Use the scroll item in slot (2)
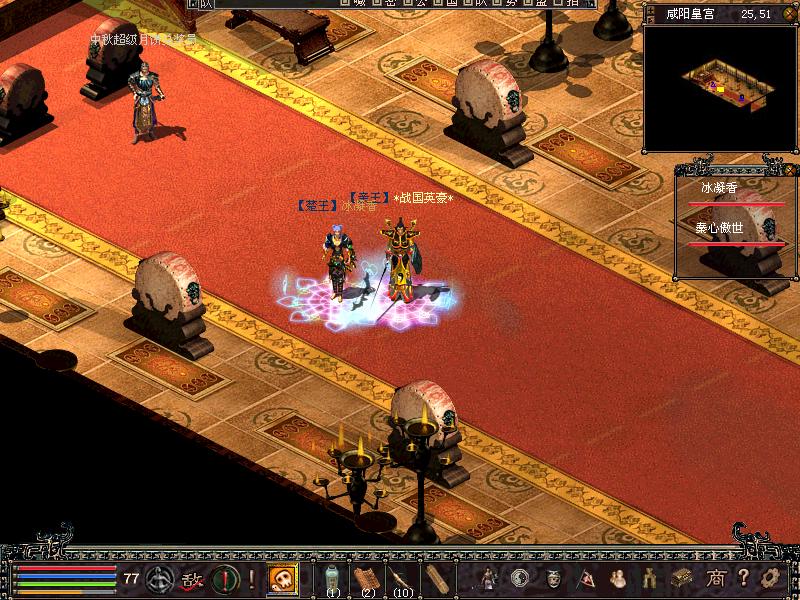Screen dimensions: 800x600 point(367,578)
